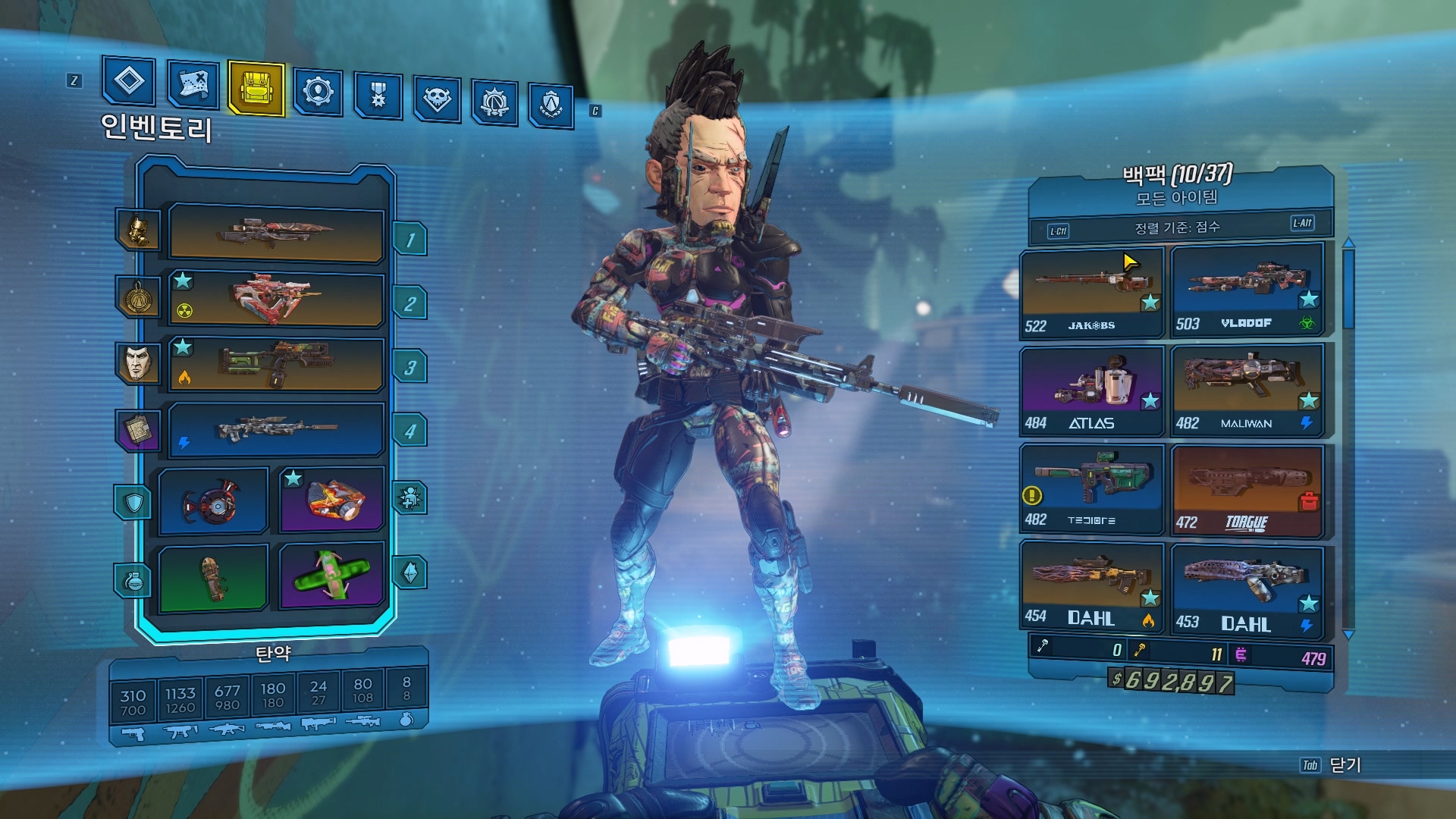The image size is (1456, 819).
Task: Select the 453 Dahl shock weapon
Action: [1247, 590]
